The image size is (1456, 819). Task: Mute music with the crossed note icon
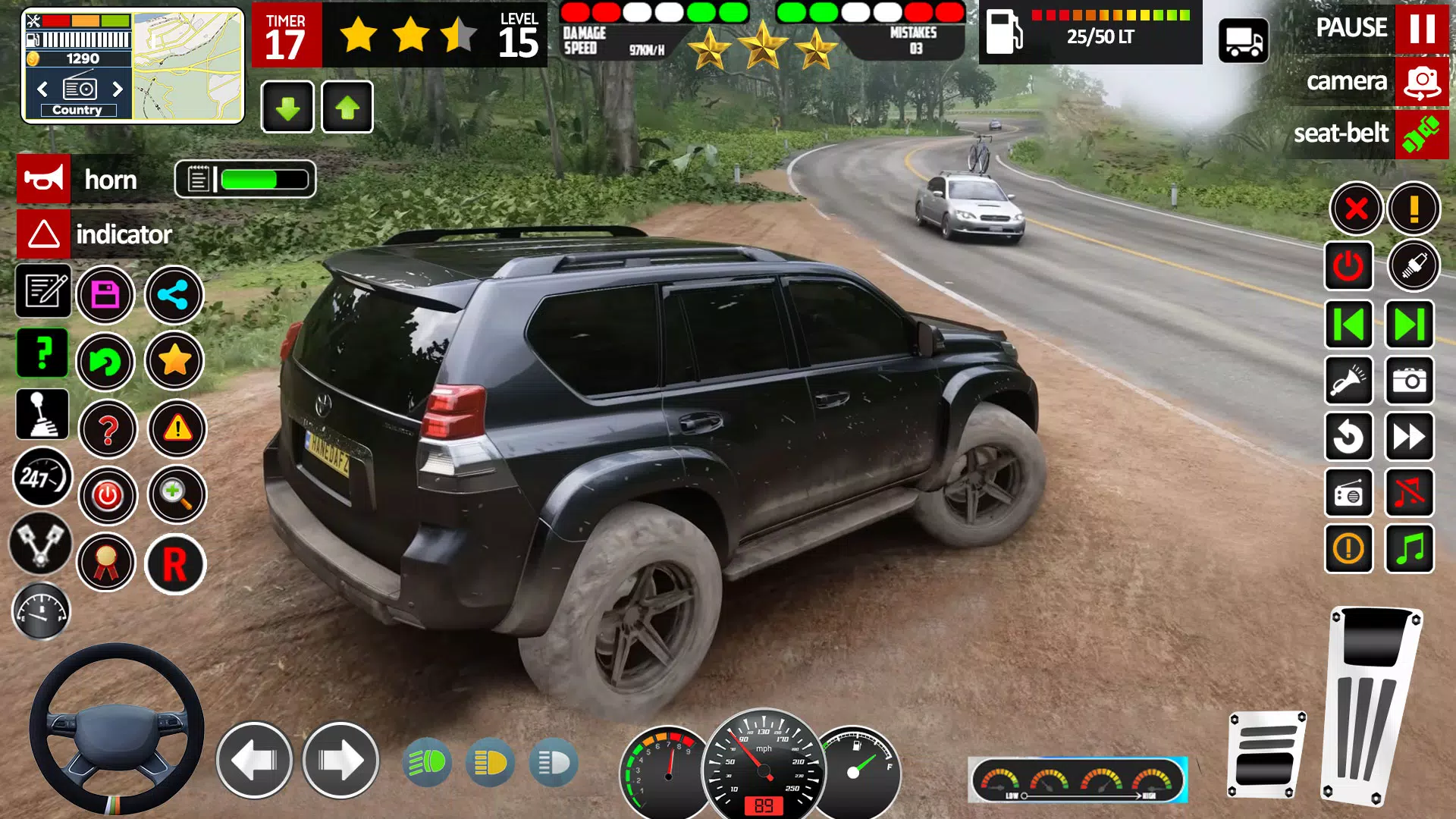pyautogui.click(x=1410, y=493)
